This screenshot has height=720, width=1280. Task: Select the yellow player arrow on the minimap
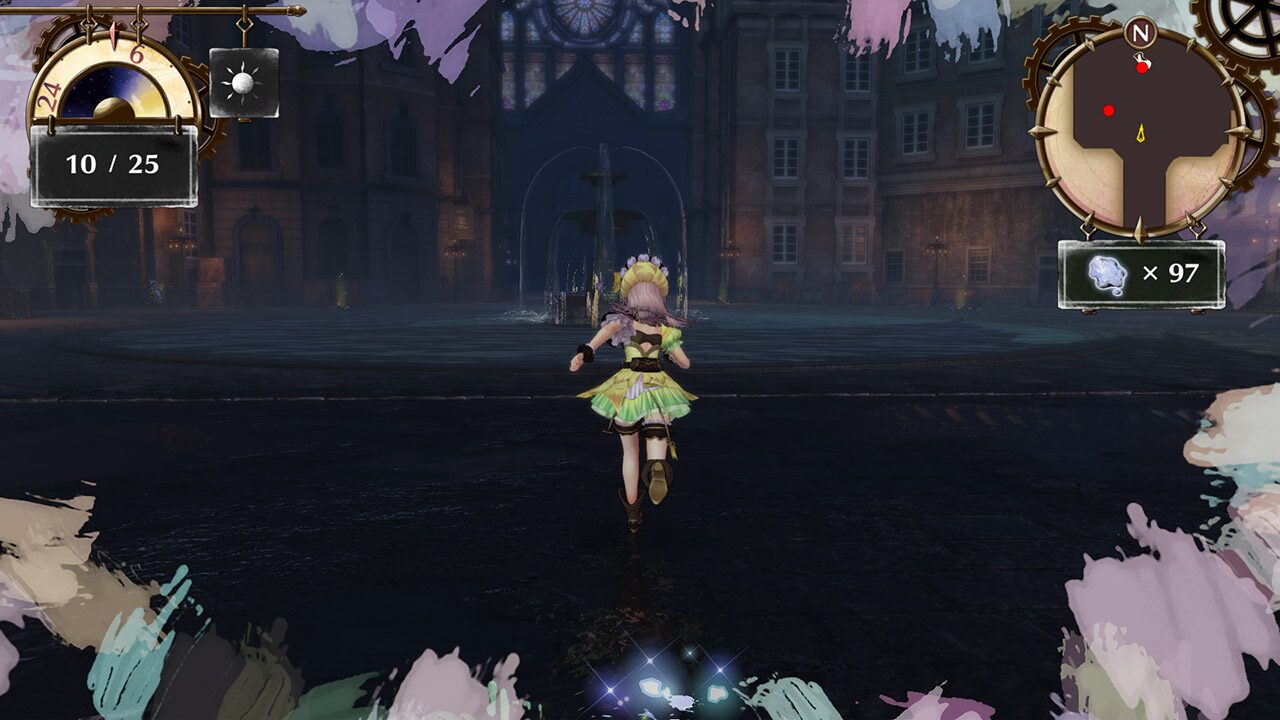click(1141, 134)
